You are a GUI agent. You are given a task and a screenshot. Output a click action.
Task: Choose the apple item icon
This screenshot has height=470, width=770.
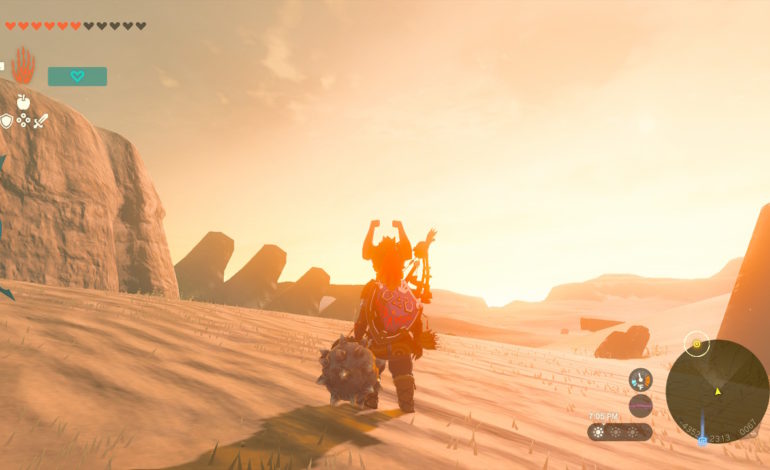[x=23, y=100]
